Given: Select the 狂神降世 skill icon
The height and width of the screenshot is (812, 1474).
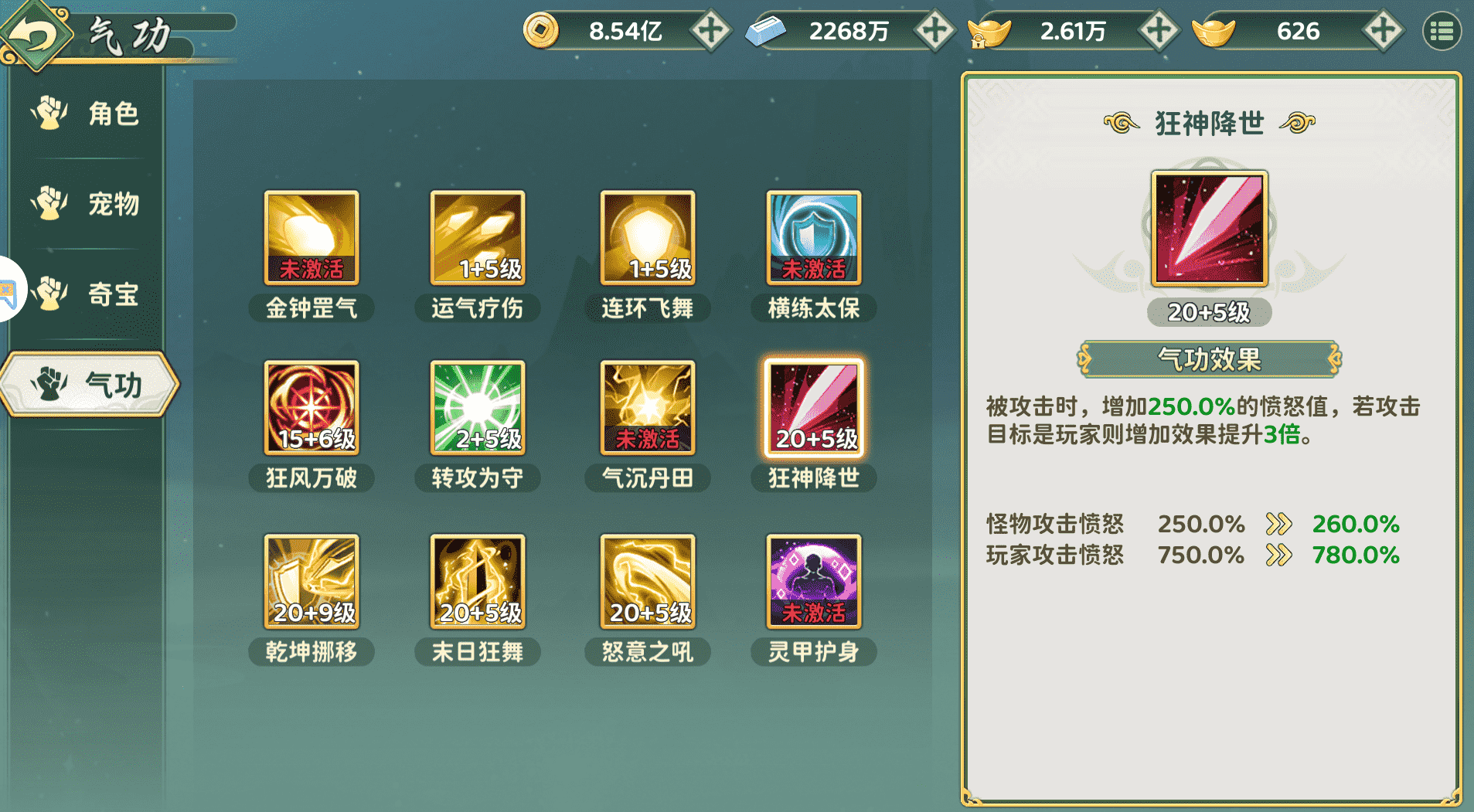Looking at the screenshot, I should (813, 409).
